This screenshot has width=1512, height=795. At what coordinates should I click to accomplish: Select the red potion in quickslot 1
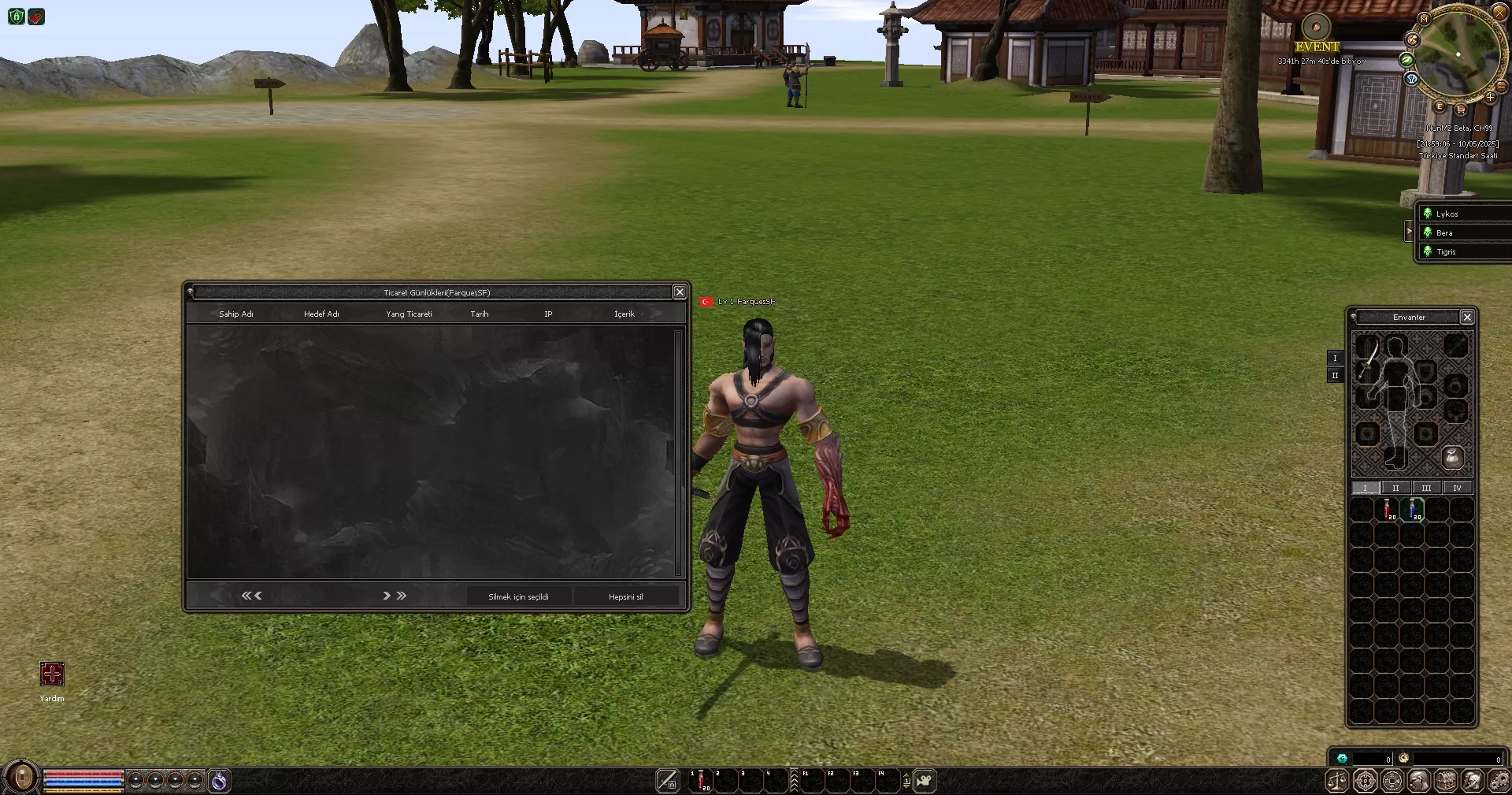(699, 780)
